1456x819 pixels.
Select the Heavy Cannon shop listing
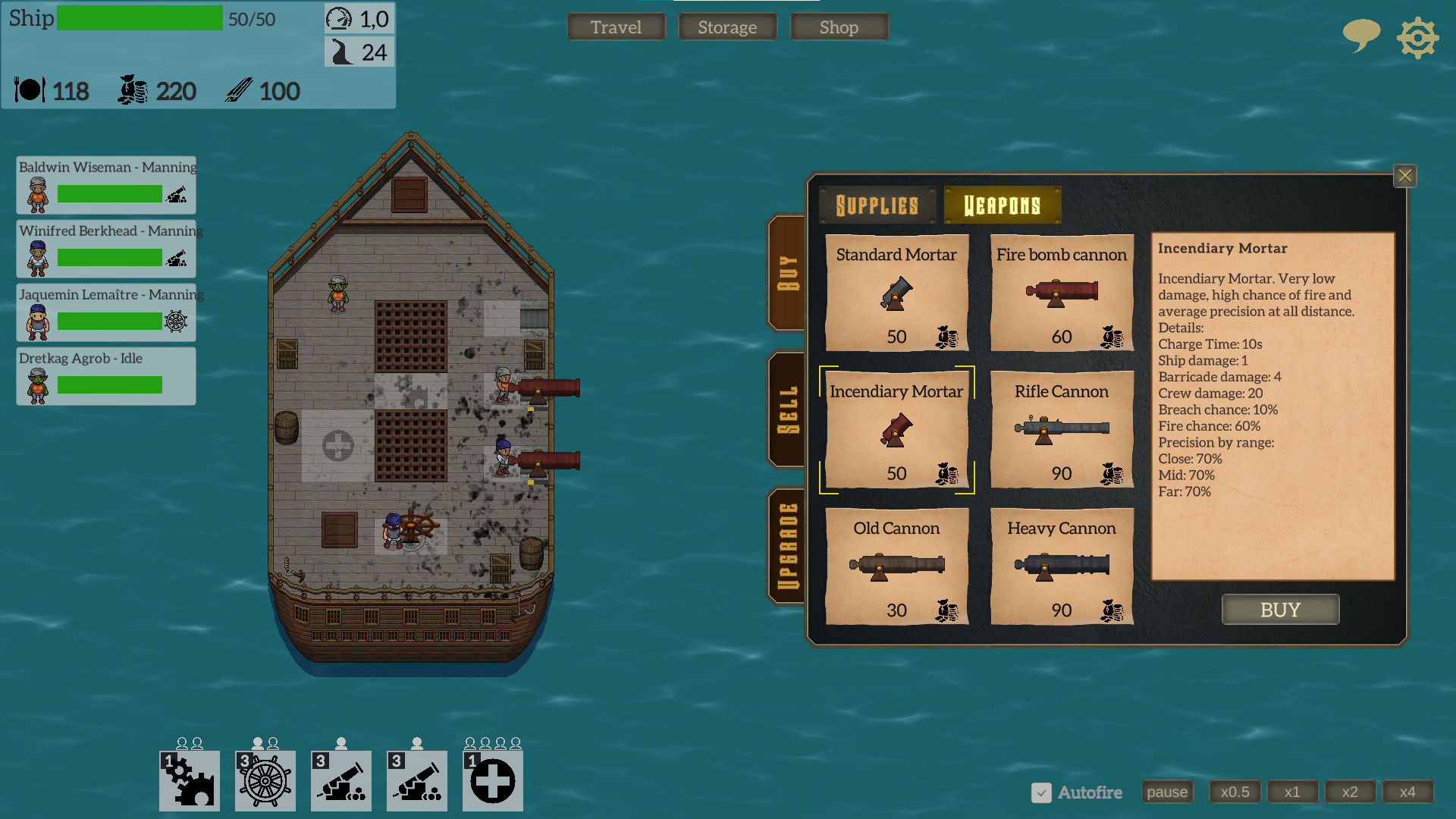[1061, 567]
